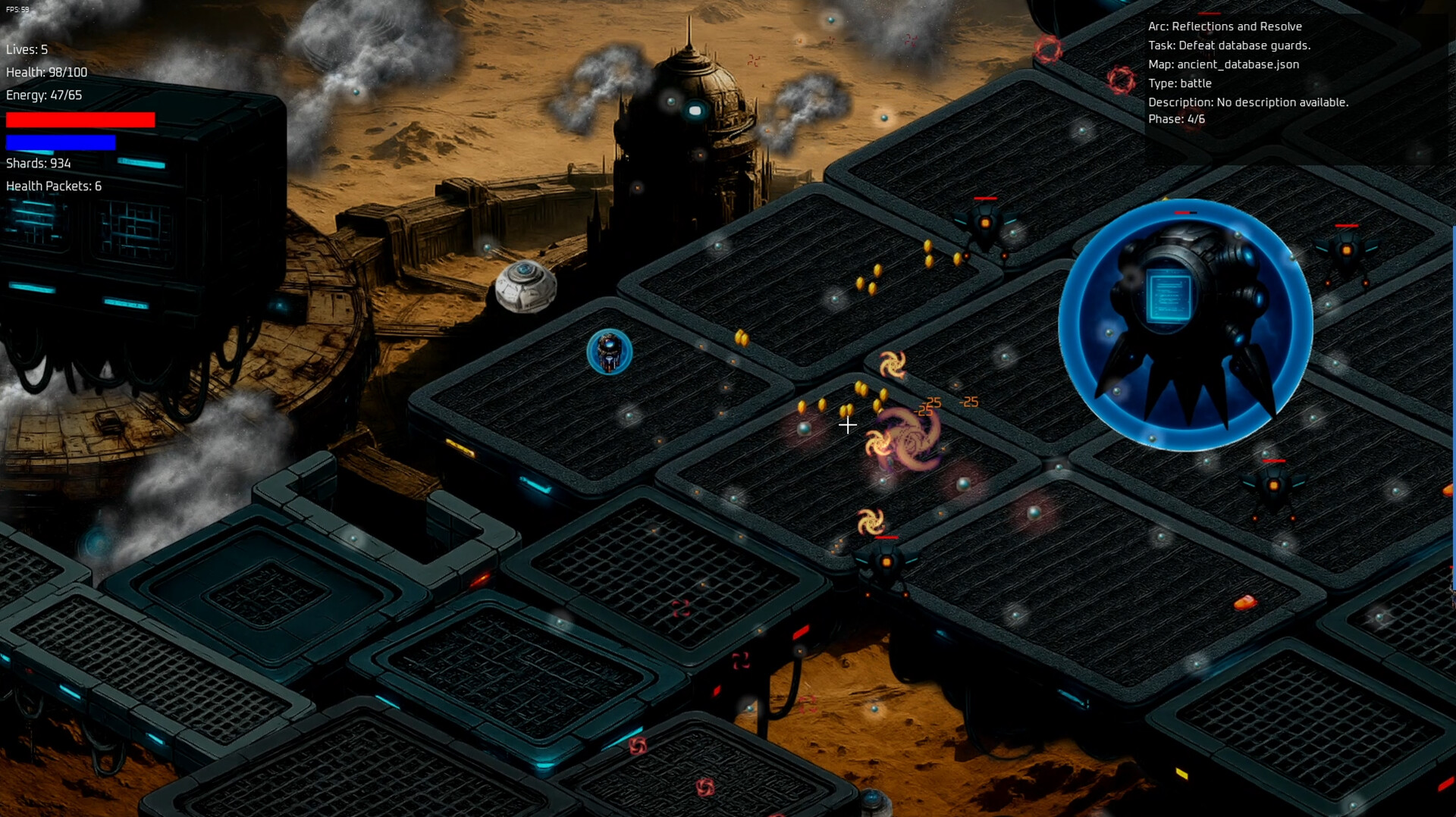Image resolution: width=1456 pixels, height=817 pixels.
Task: Click the blue energy bar
Action: click(x=62, y=140)
